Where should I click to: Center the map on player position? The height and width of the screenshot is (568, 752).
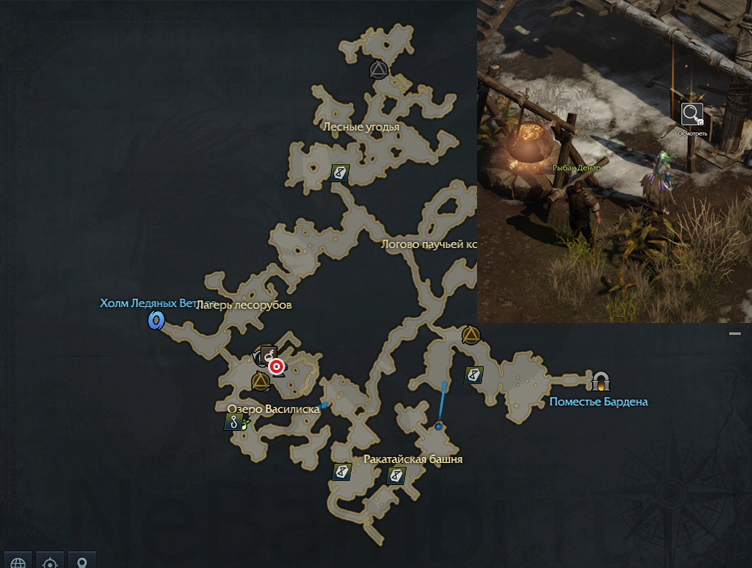pyautogui.click(x=50, y=560)
